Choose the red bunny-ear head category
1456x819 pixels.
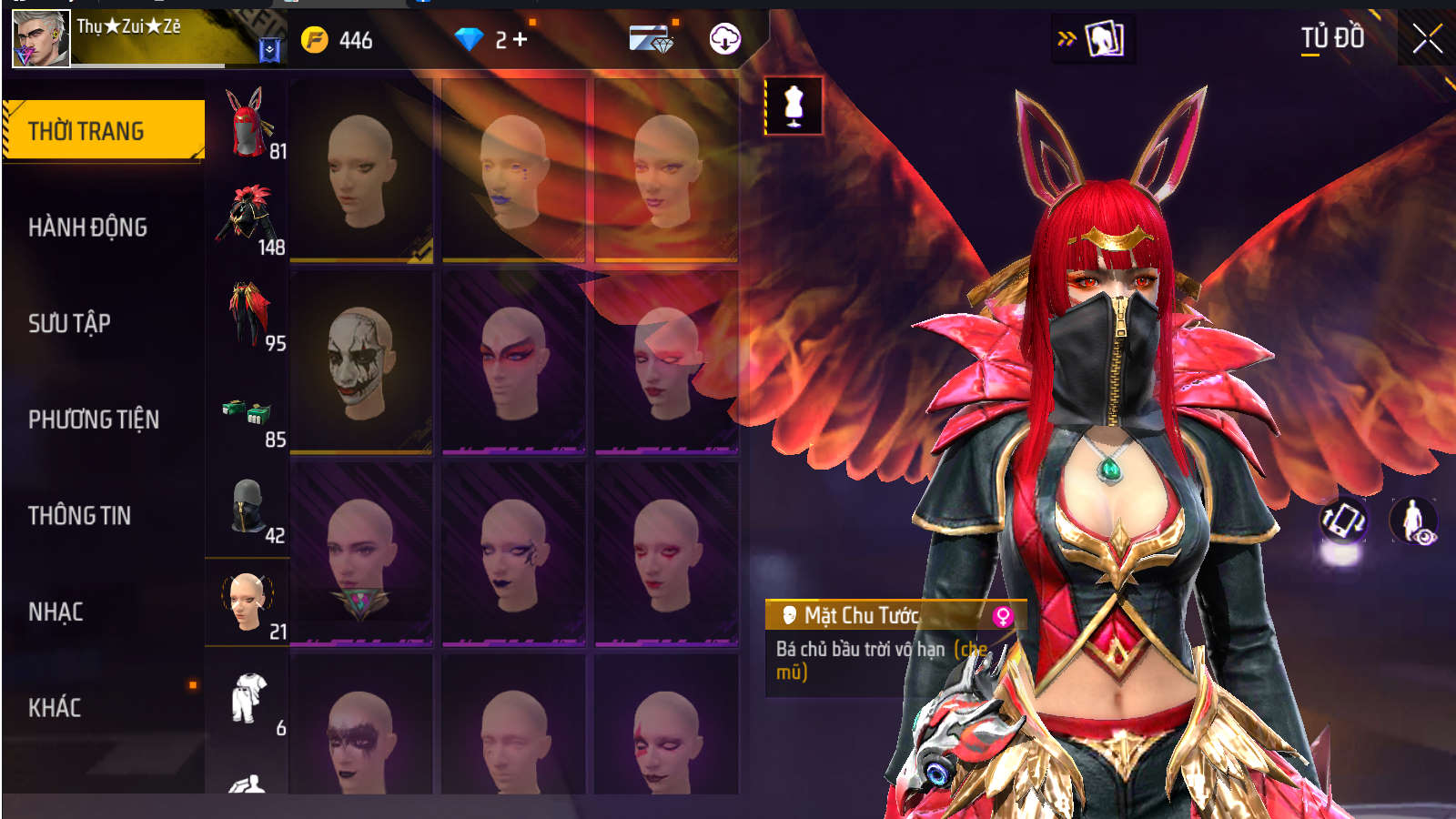(247, 124)
